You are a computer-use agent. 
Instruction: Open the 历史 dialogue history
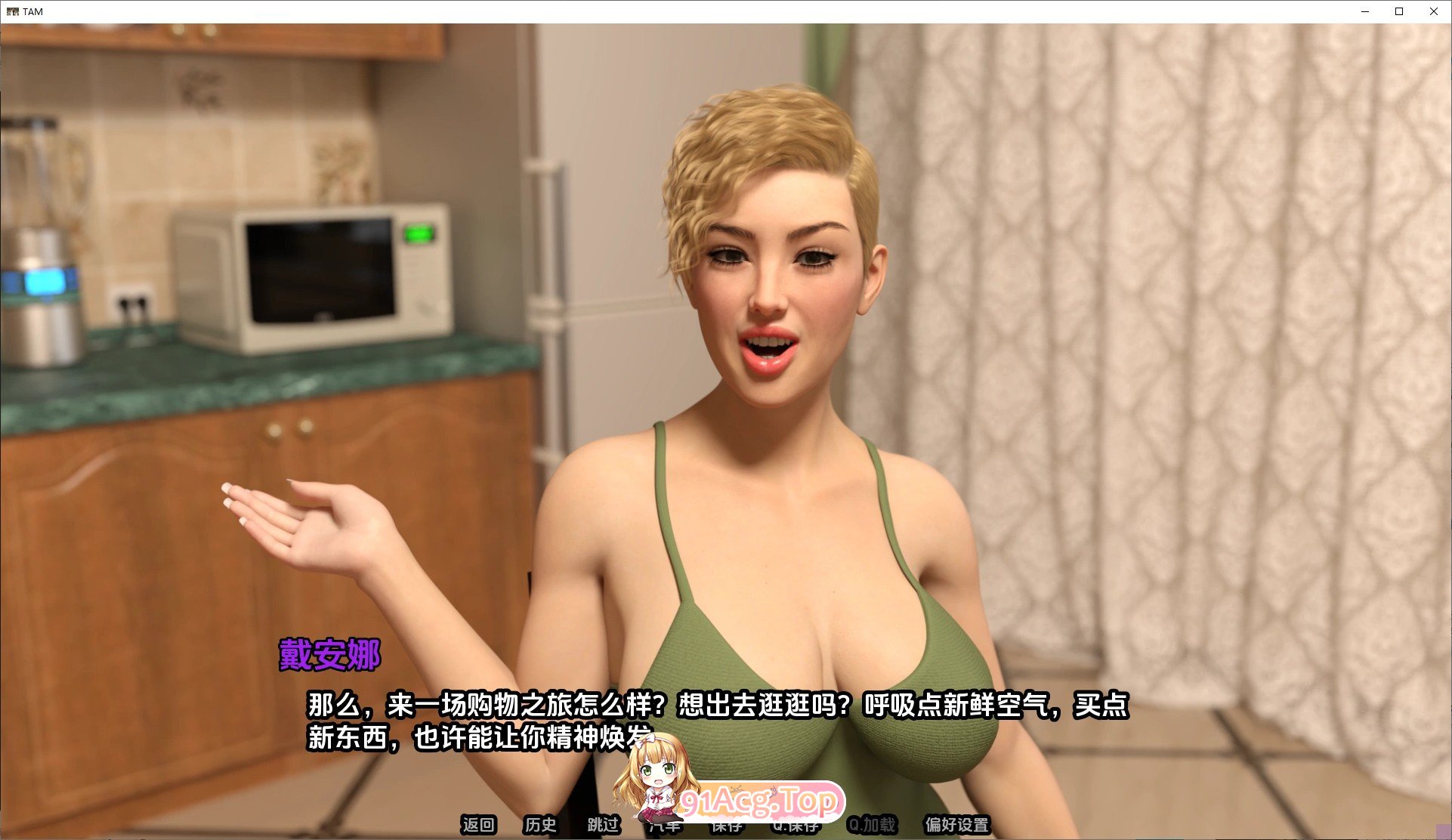(x=539, y=826)
